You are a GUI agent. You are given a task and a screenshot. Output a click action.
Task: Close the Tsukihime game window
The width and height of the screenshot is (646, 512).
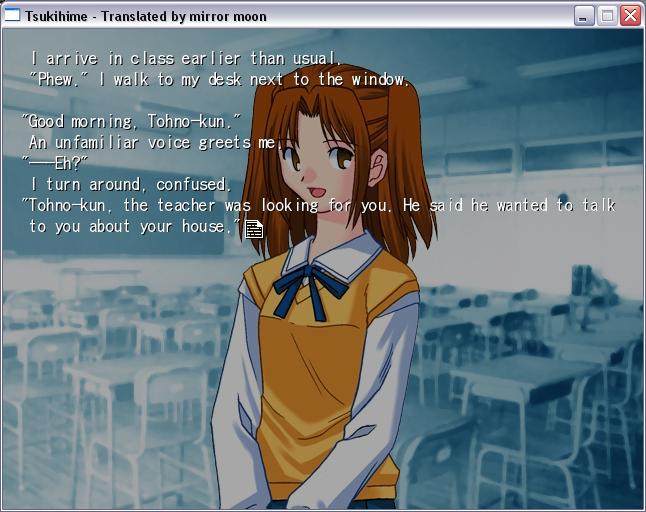[x=630, y=16]
